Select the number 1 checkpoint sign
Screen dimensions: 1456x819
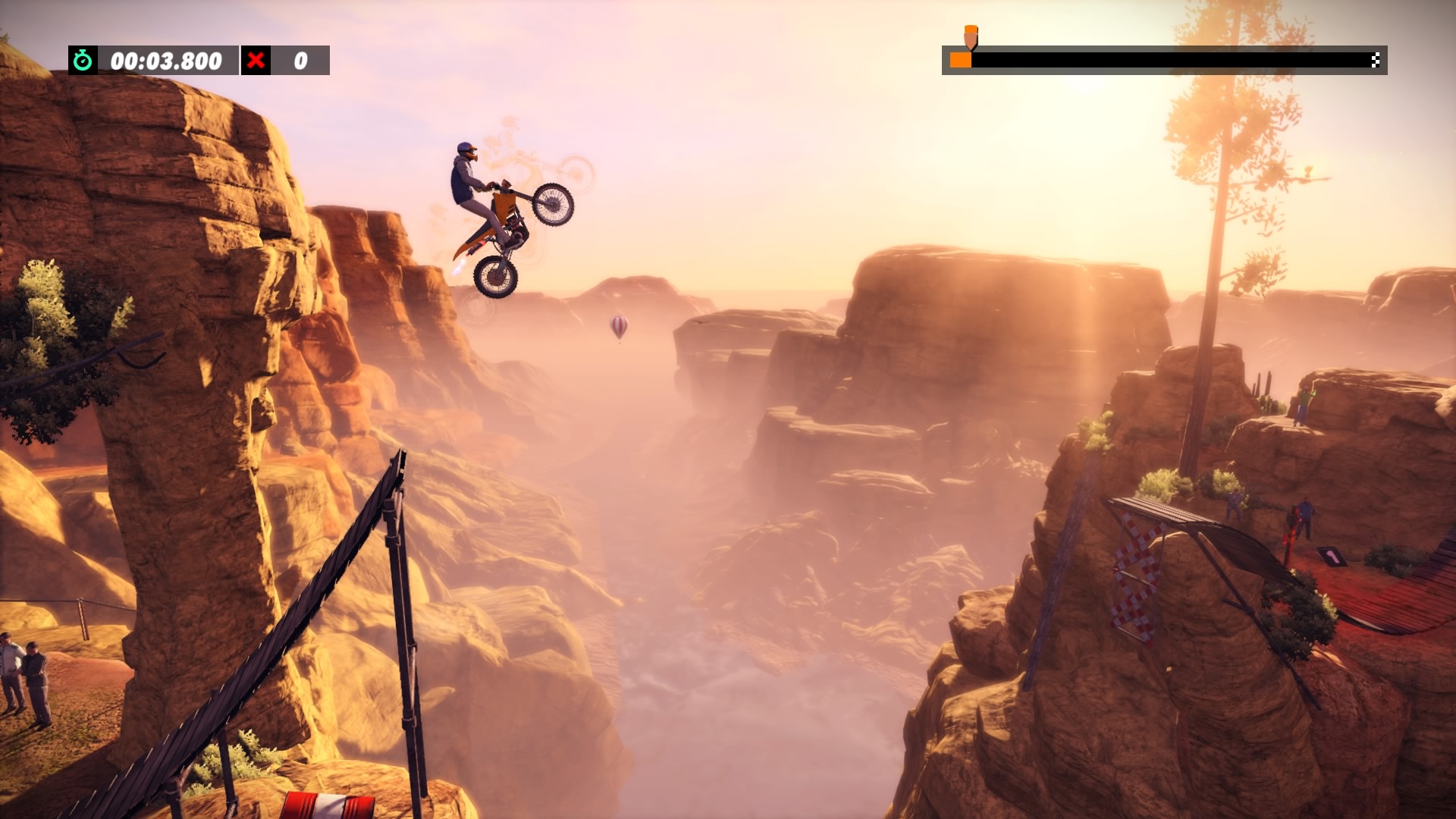(x=1332, y=555)
